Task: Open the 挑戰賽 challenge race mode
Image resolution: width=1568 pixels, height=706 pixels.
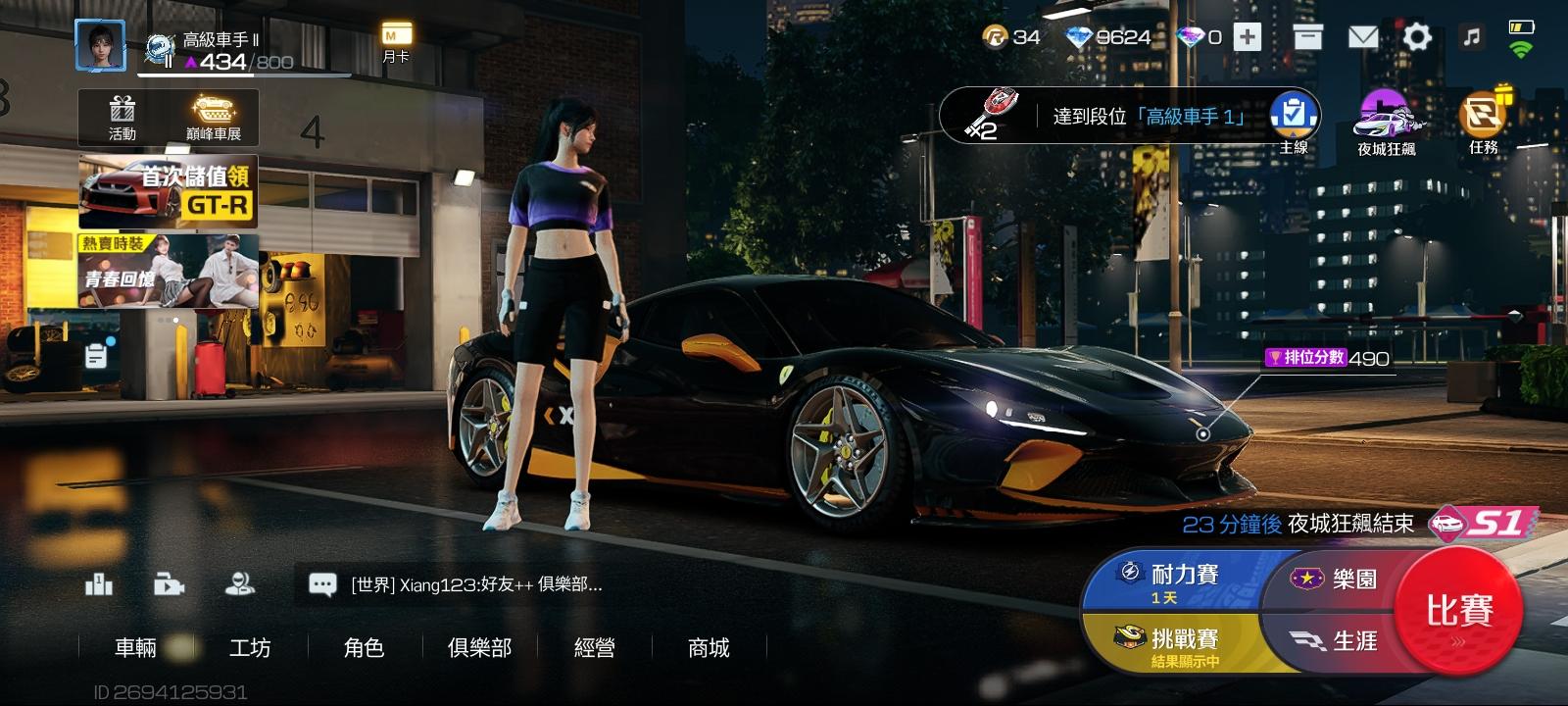Action: (x=1171, y=646)
